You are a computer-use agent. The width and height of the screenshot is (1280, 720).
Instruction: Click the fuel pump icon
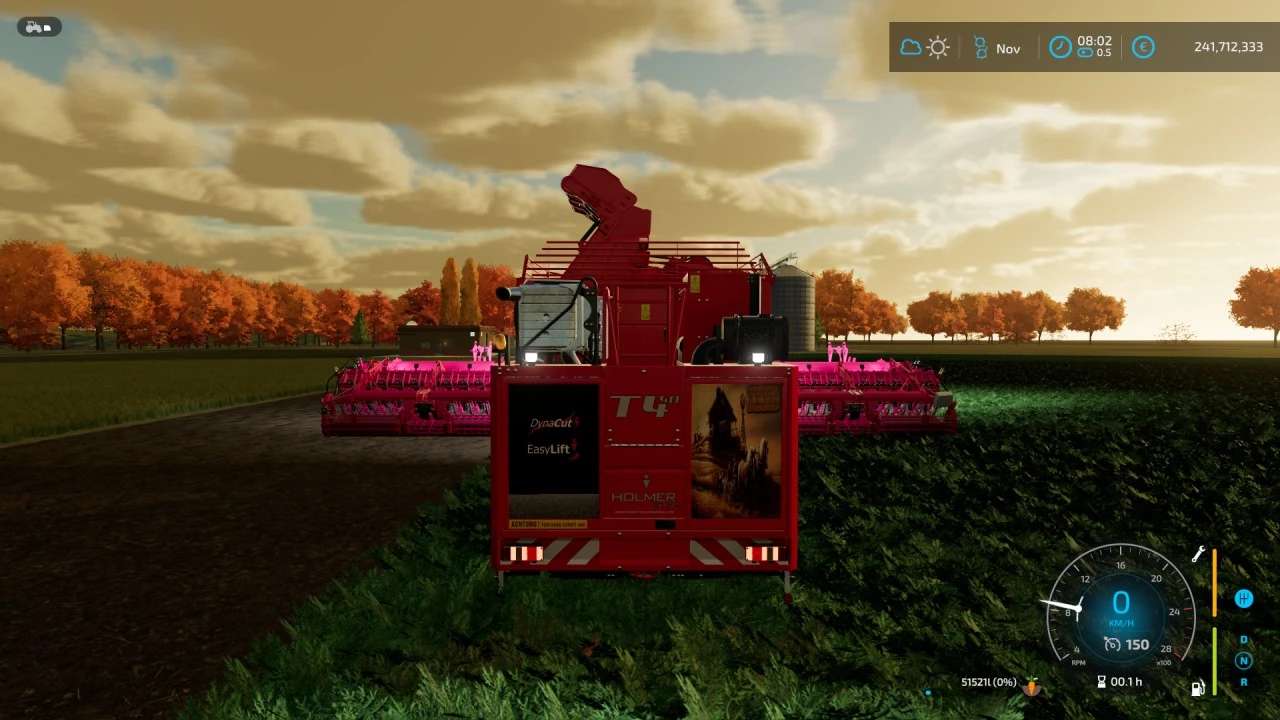pyautogui.click(x=1197, y=688)
